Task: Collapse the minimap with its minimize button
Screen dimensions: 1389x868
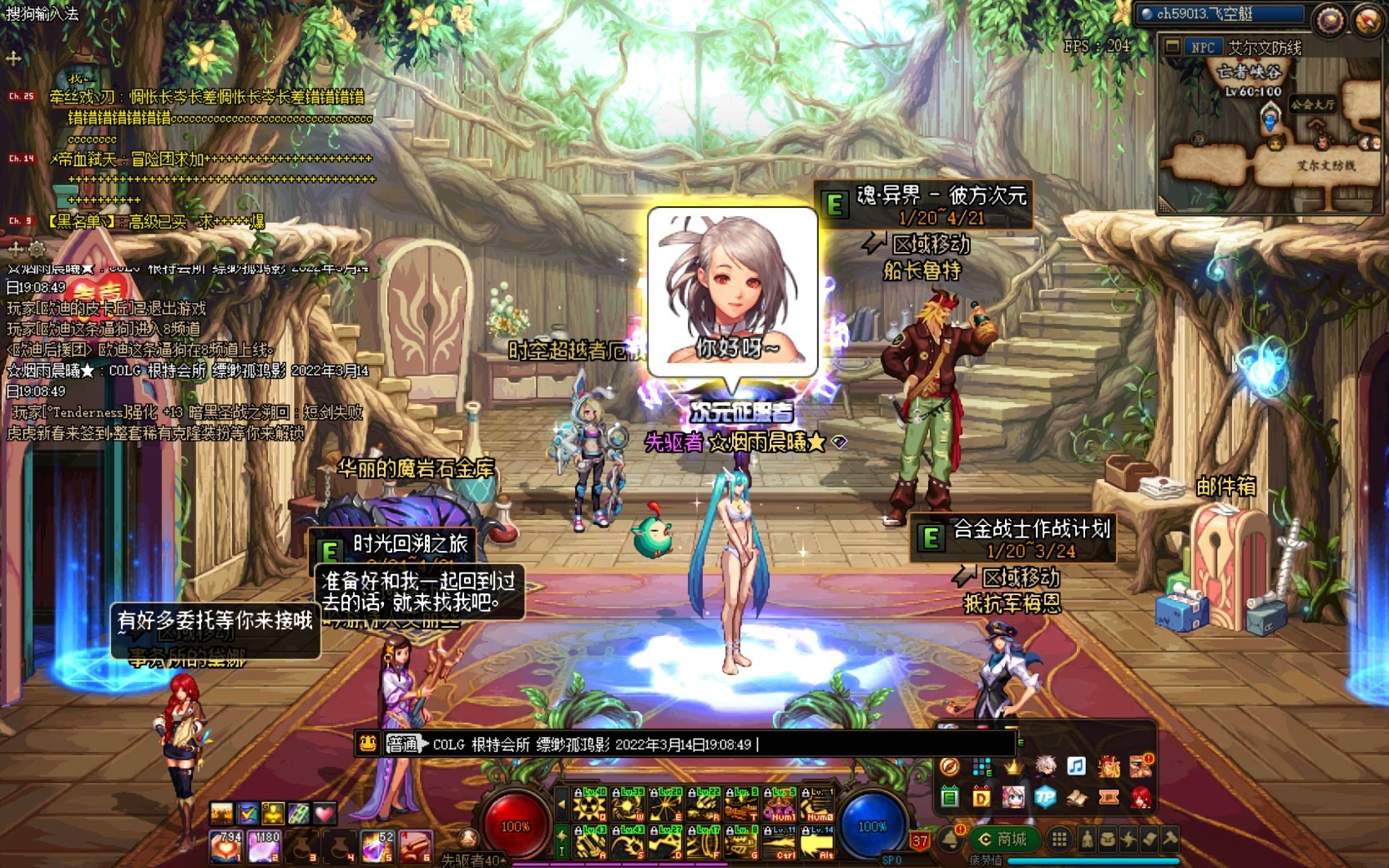Action: pyautogui.click(x=1173, y=47)
